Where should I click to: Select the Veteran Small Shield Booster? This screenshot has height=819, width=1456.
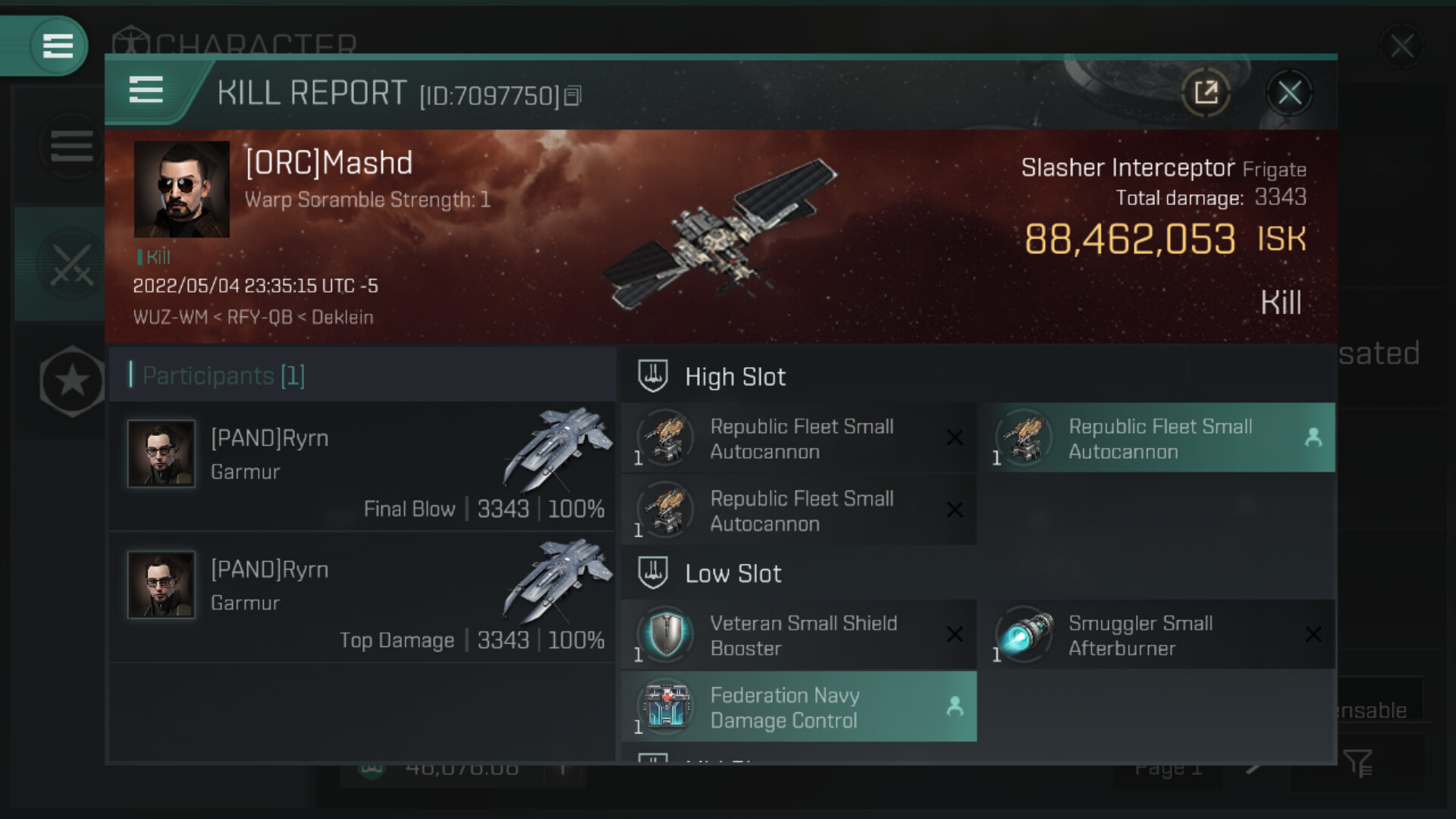point(798,635)
